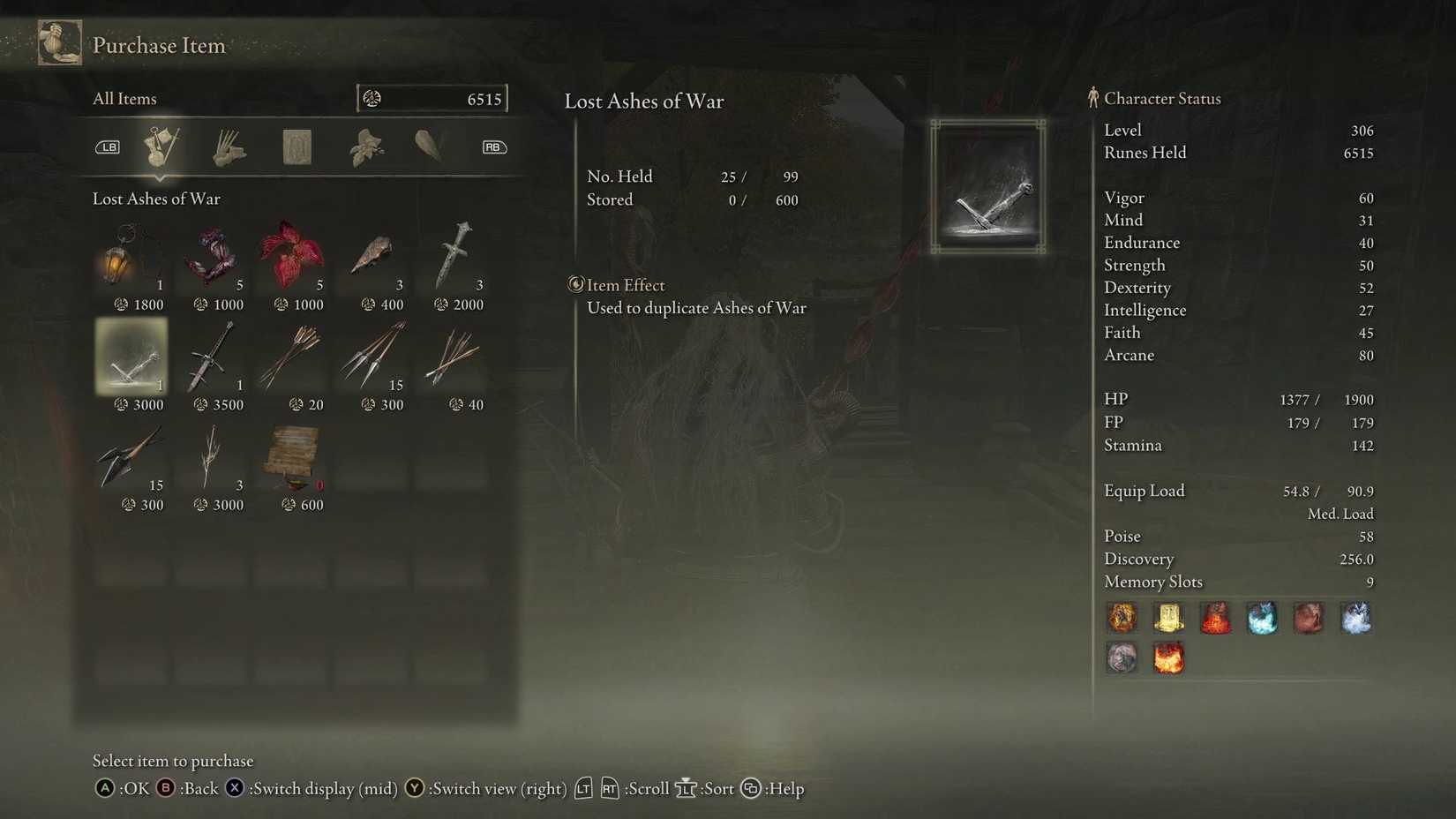This screenshot has width=1456, height=819.
Task: Select the highlighted Lost Ashes of War item
Action: coord(131,357)
